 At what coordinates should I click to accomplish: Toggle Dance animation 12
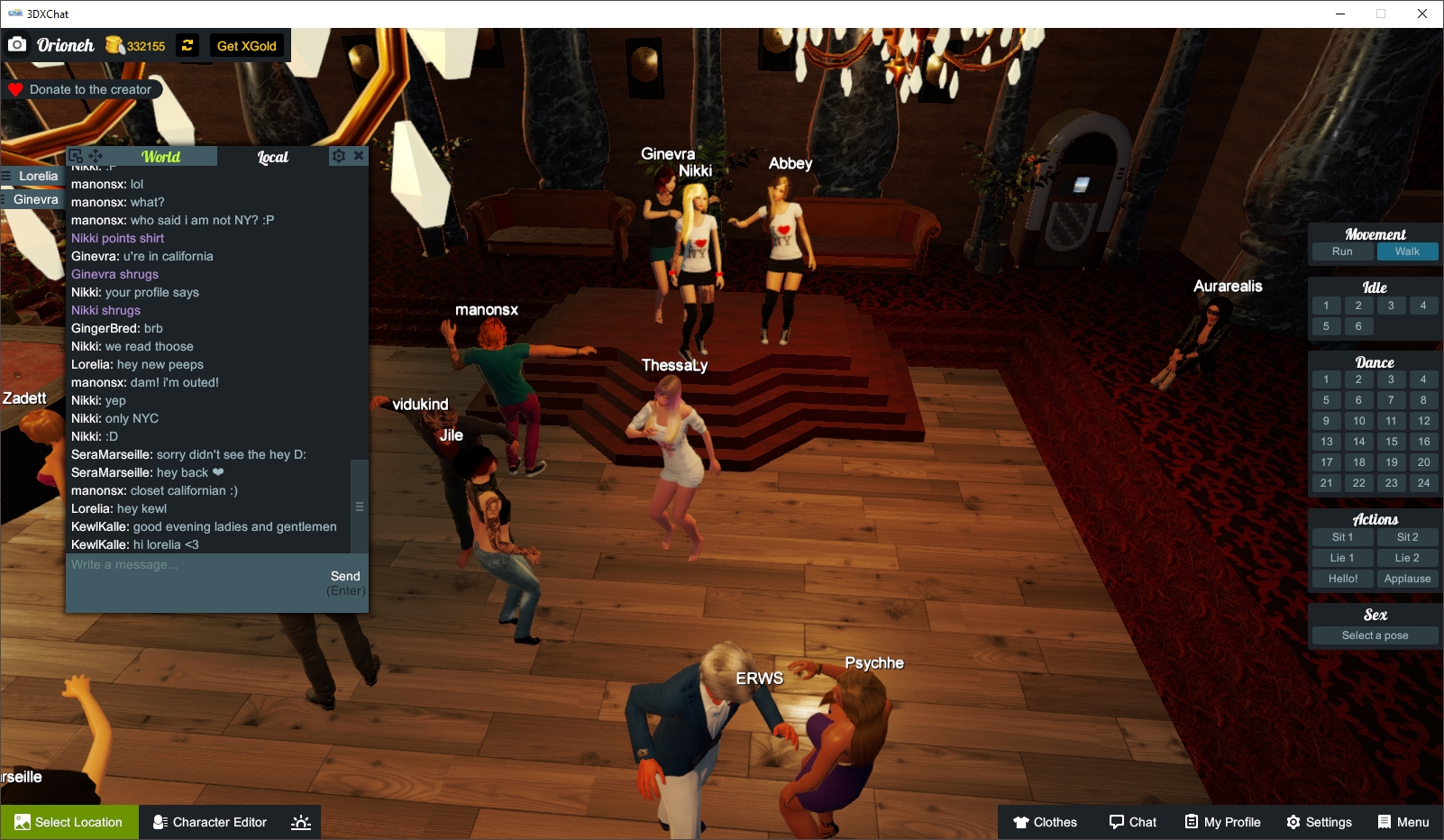[1424, 420]
